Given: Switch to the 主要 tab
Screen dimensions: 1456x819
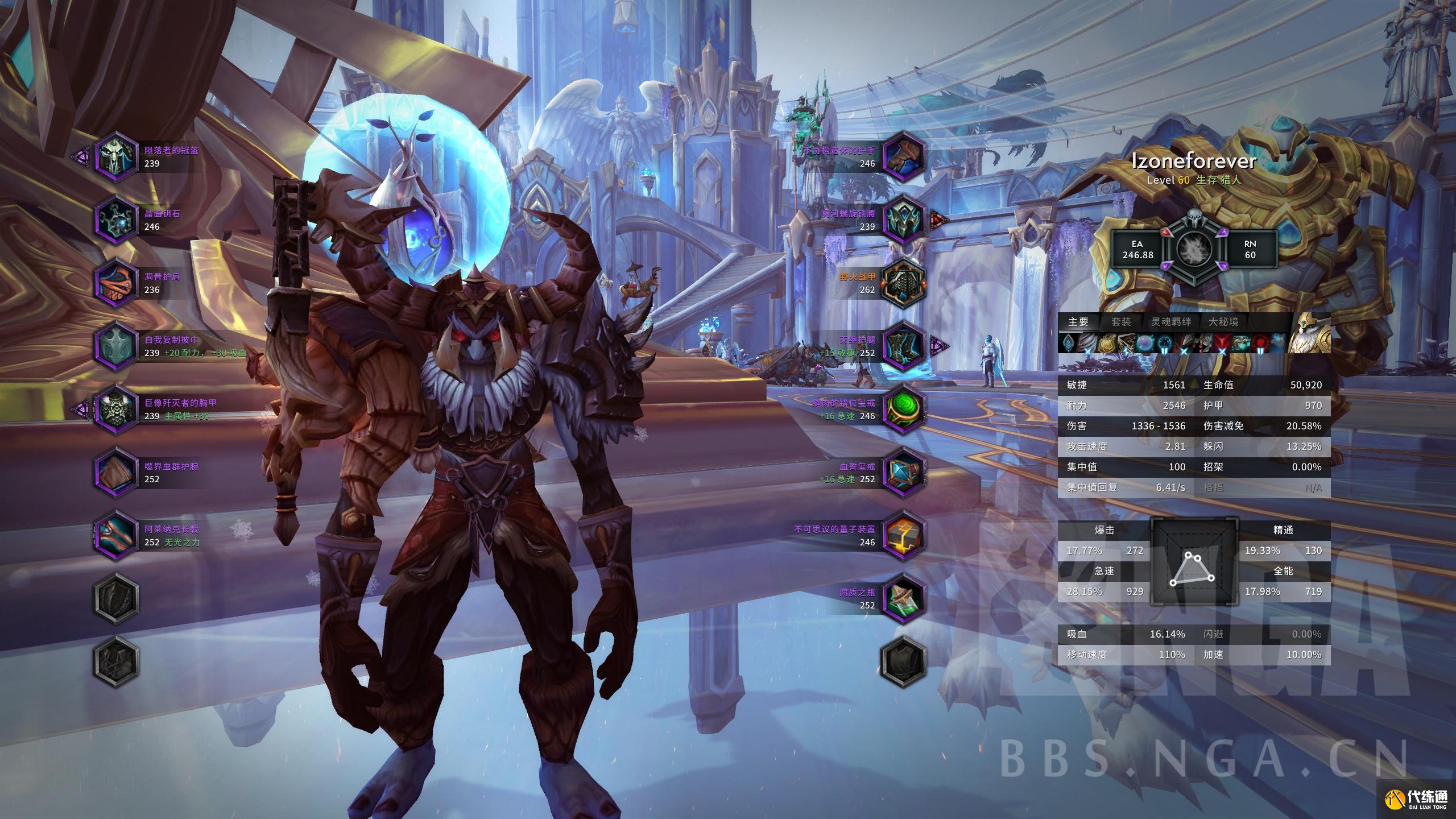Looking at the screenshot, I should pos(1078,322).
